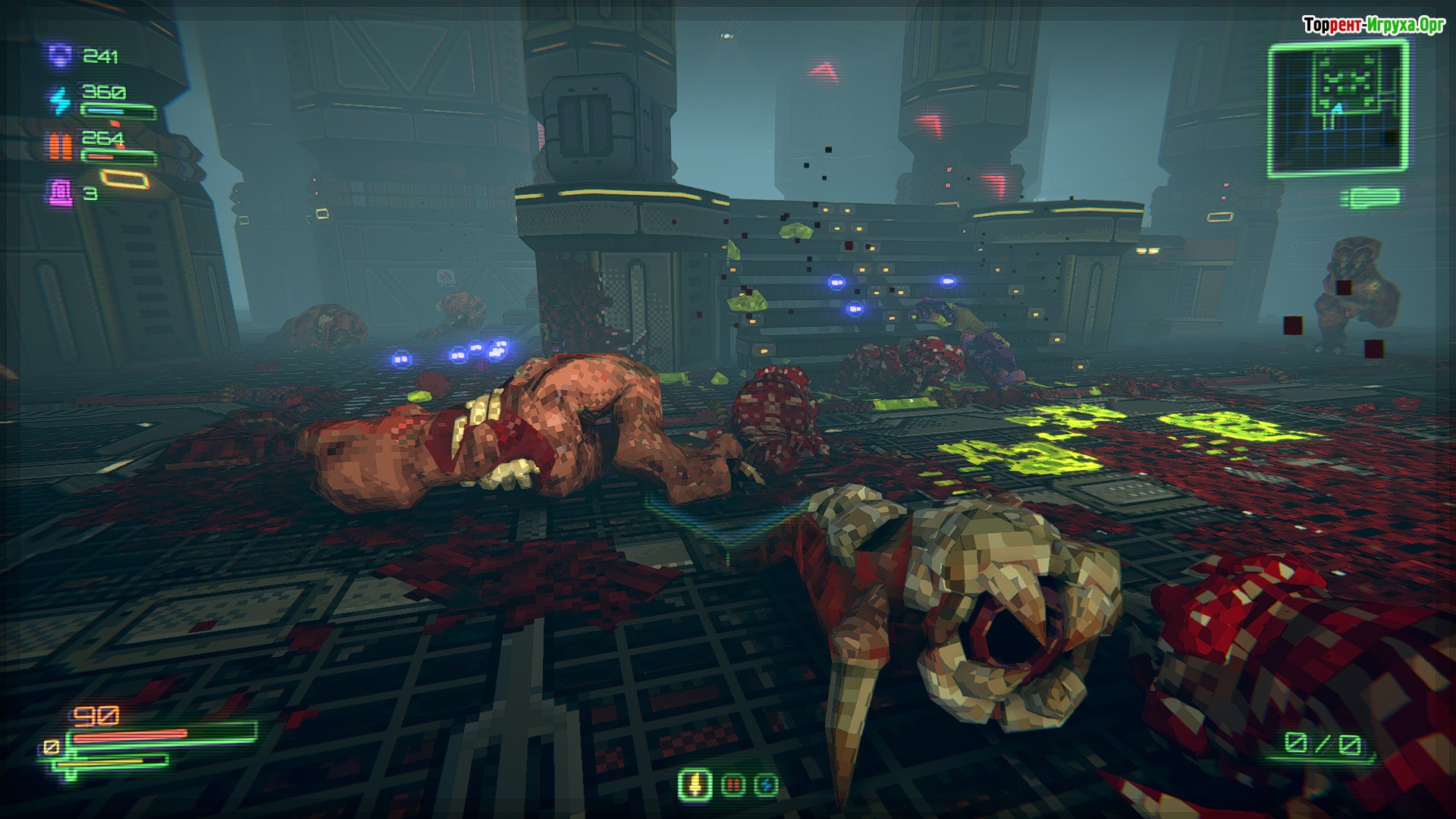Click the green grid minimap
1456x819 pixels.
[x=1338, y=110]
